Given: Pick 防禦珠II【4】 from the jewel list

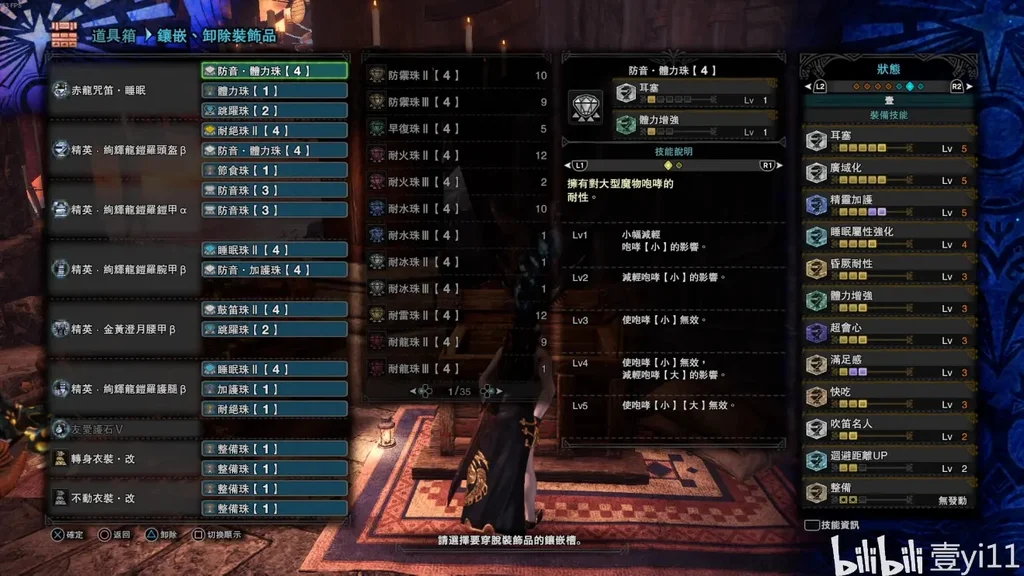Looking at the screenshot, I should tap(455, 75).
